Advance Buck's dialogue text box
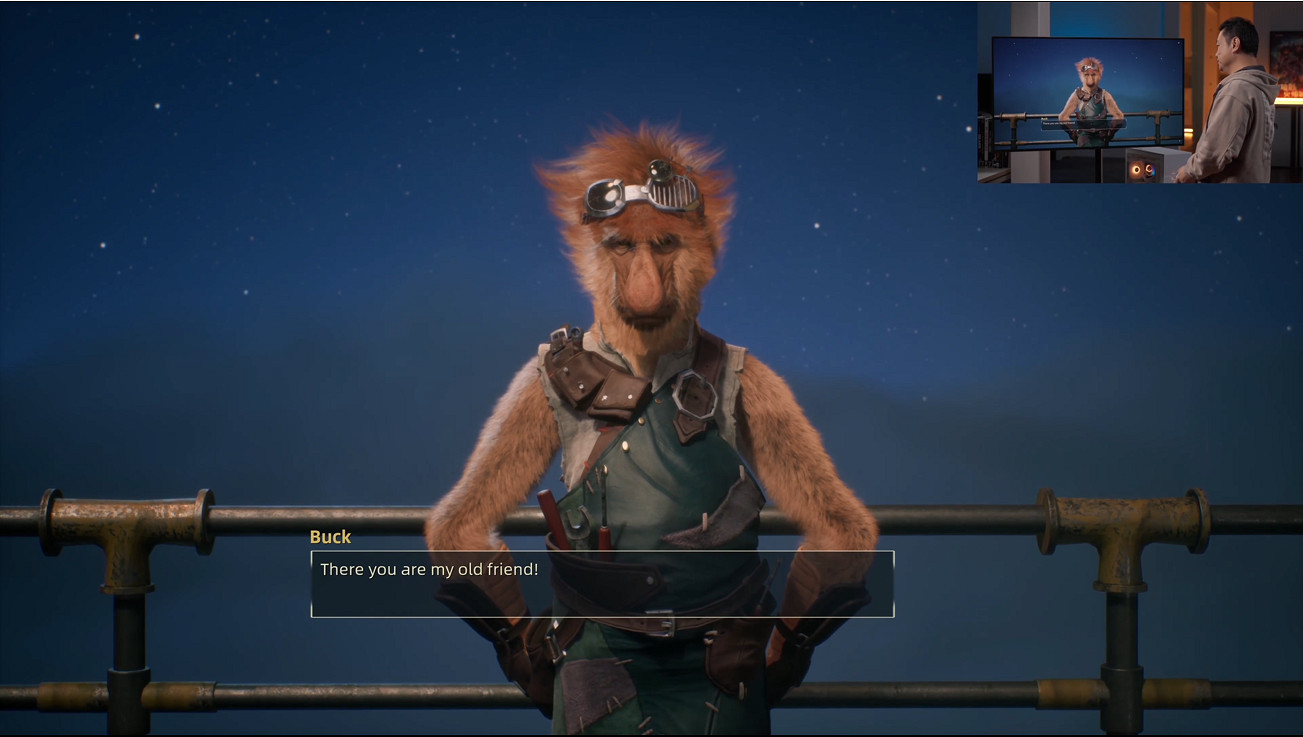Viewport: 1303px width, 737px height. [602, 584]
